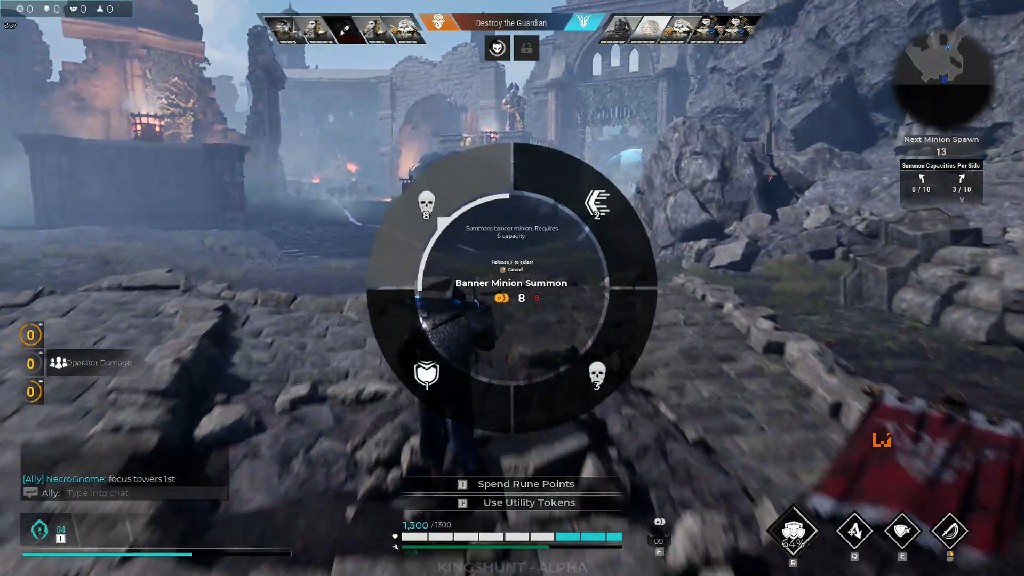Activate the ultimate ability at 64%
1024x576 pixels.
pyautogui.click(x=794, y=532)
